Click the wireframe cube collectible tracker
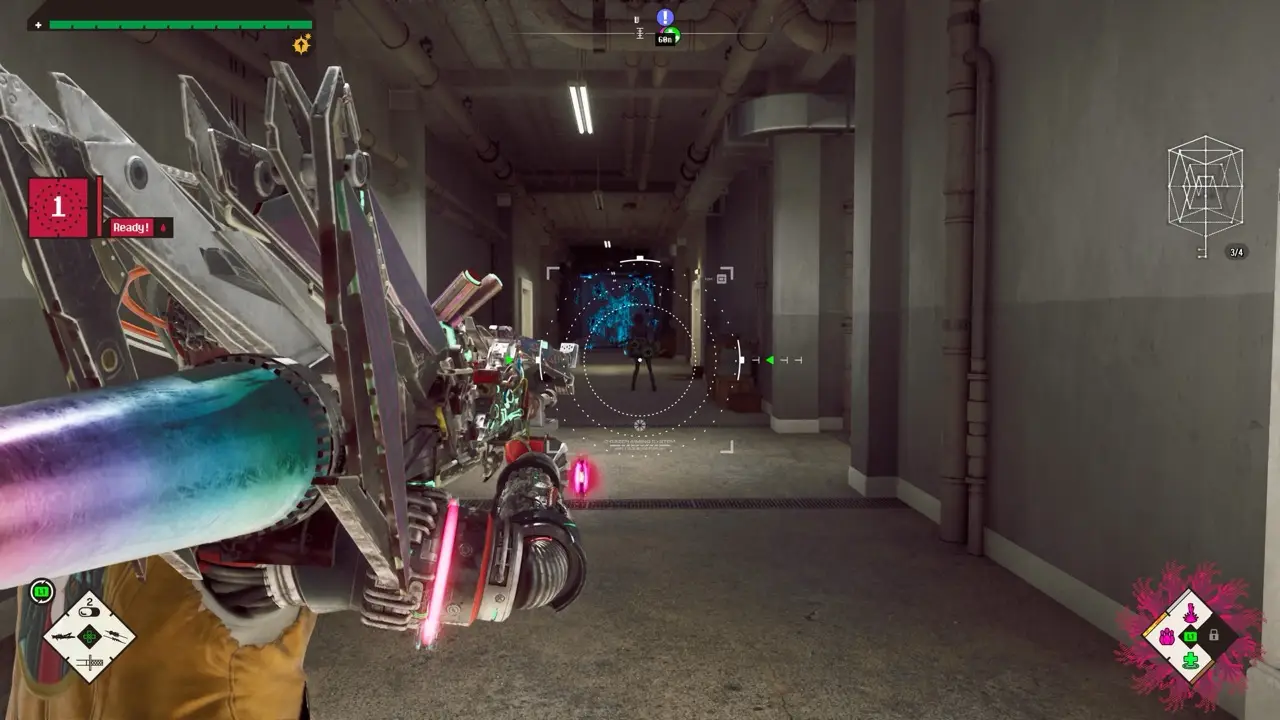The height and width of the screenshot is (720, 1280). [1205, 187]
